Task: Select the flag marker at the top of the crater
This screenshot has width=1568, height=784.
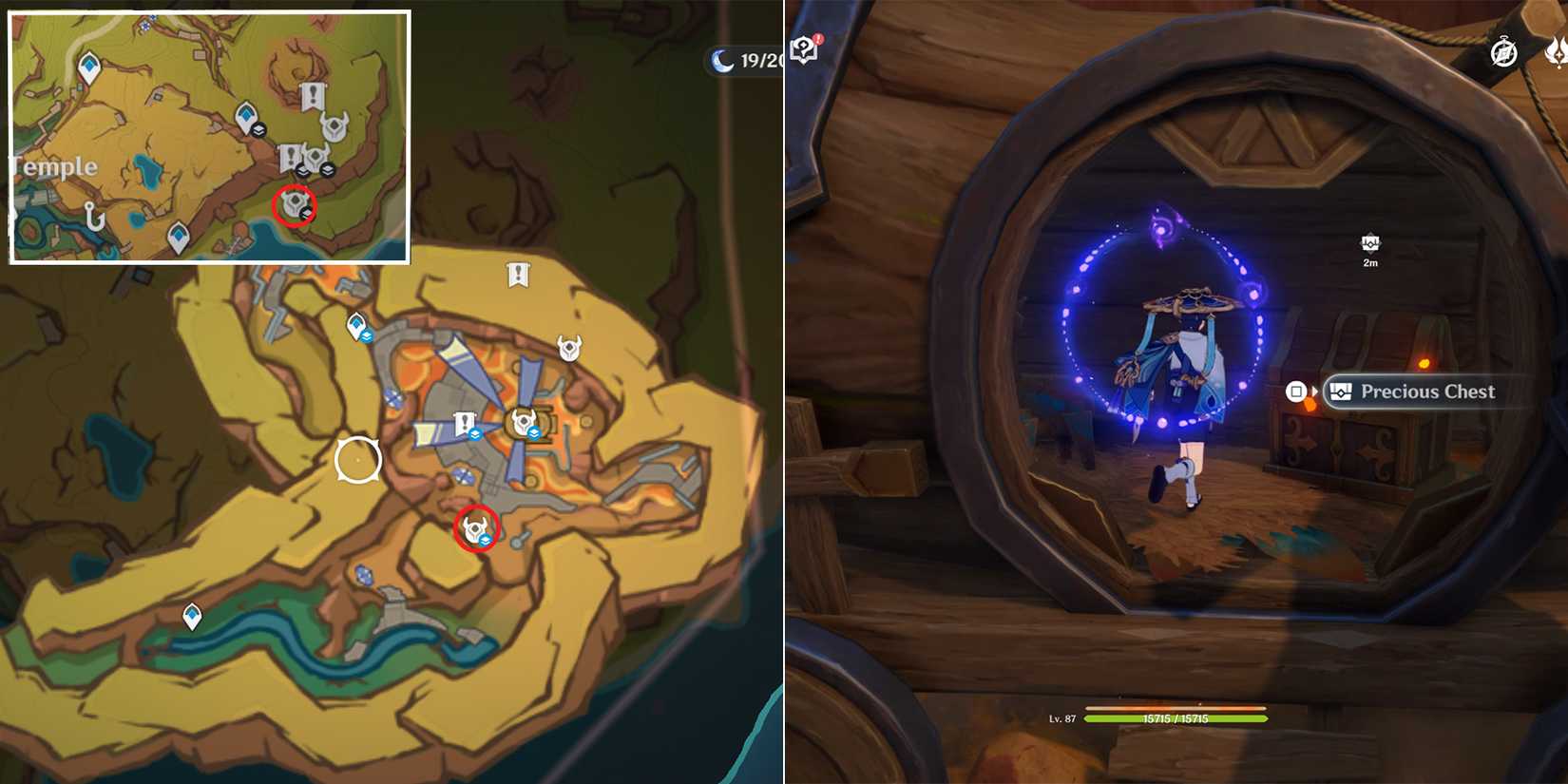Action: coord(517,273)
